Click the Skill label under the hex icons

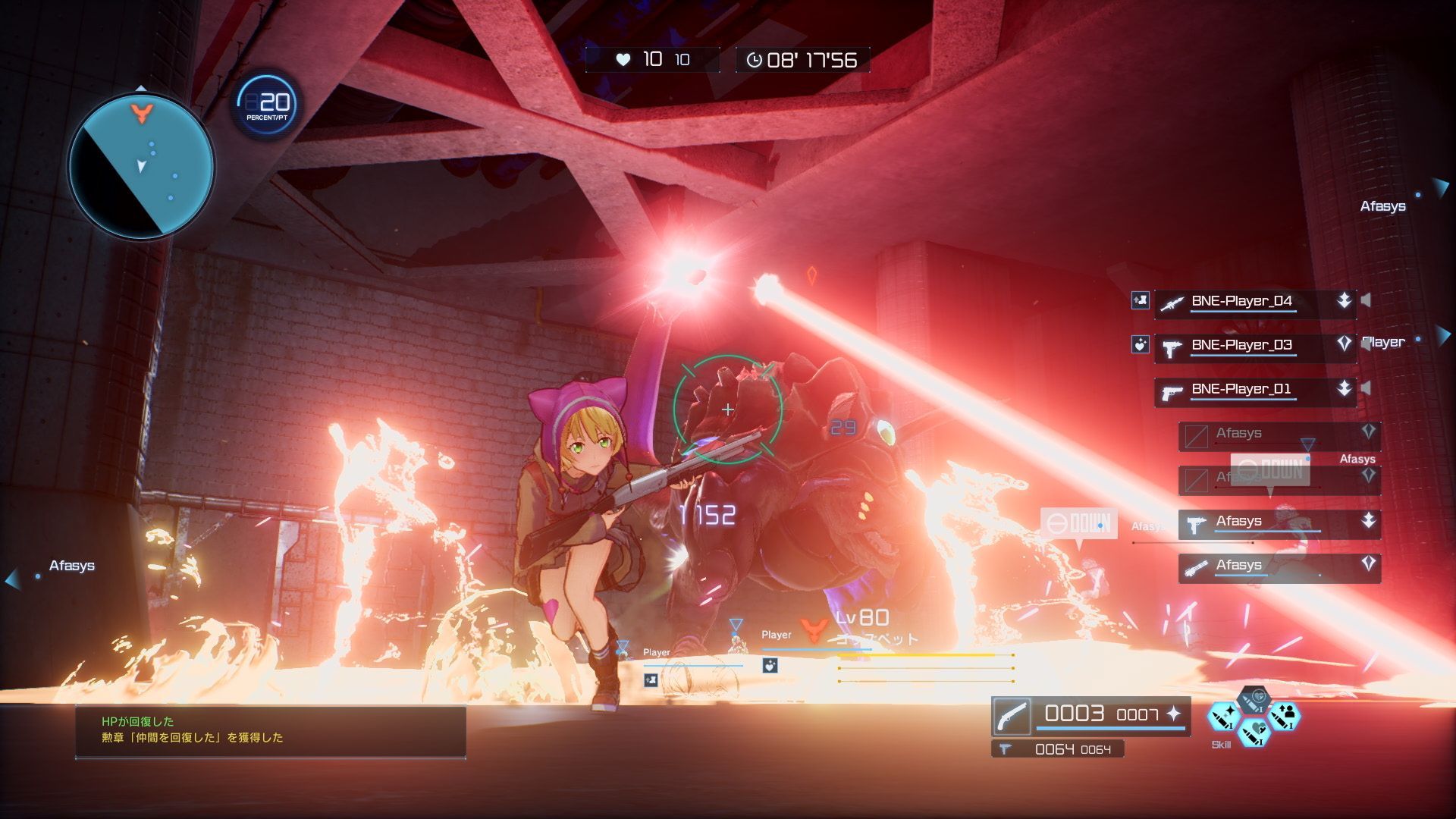click(1222, 745)
